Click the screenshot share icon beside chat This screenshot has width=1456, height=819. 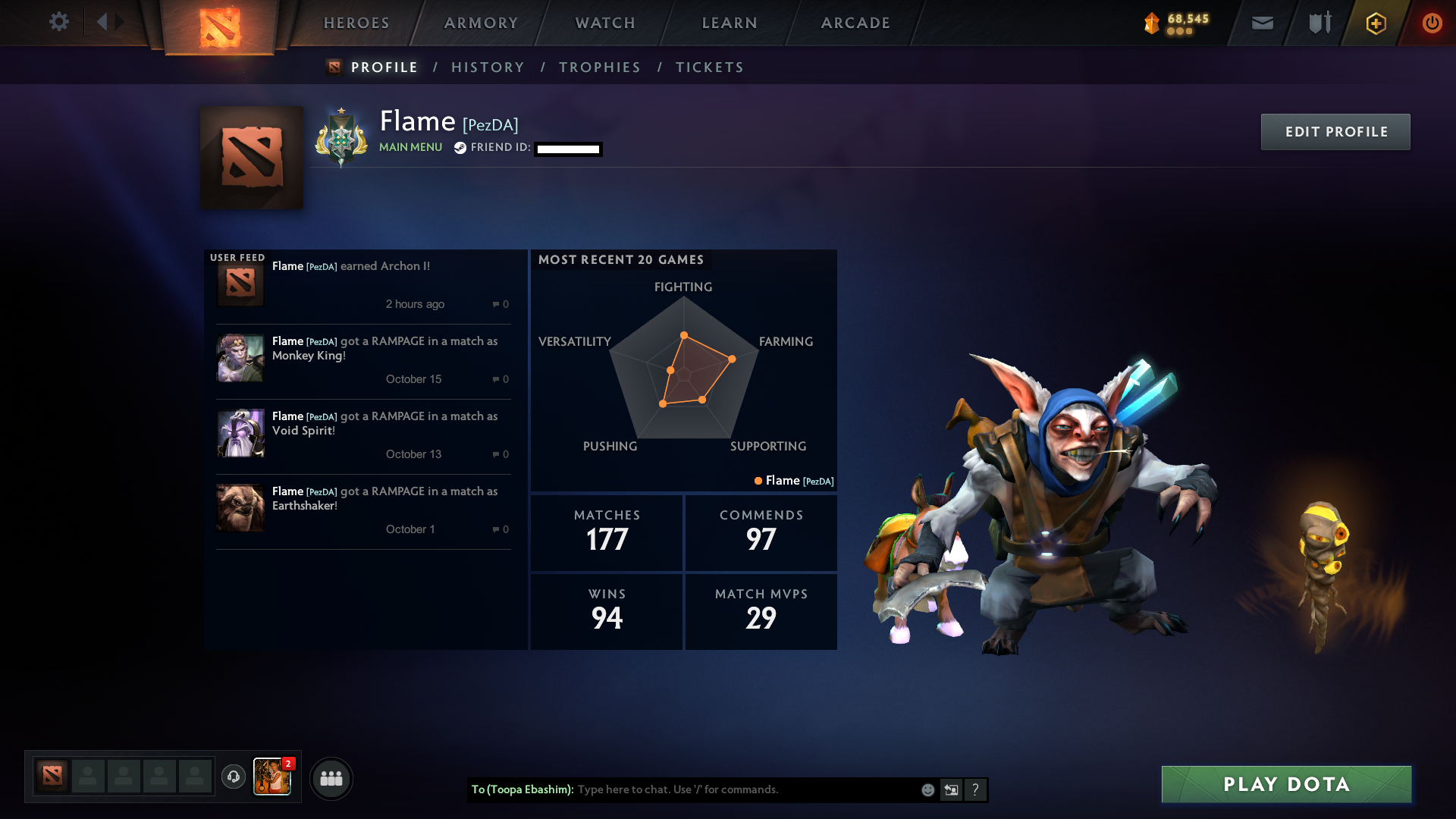[951, 789]
